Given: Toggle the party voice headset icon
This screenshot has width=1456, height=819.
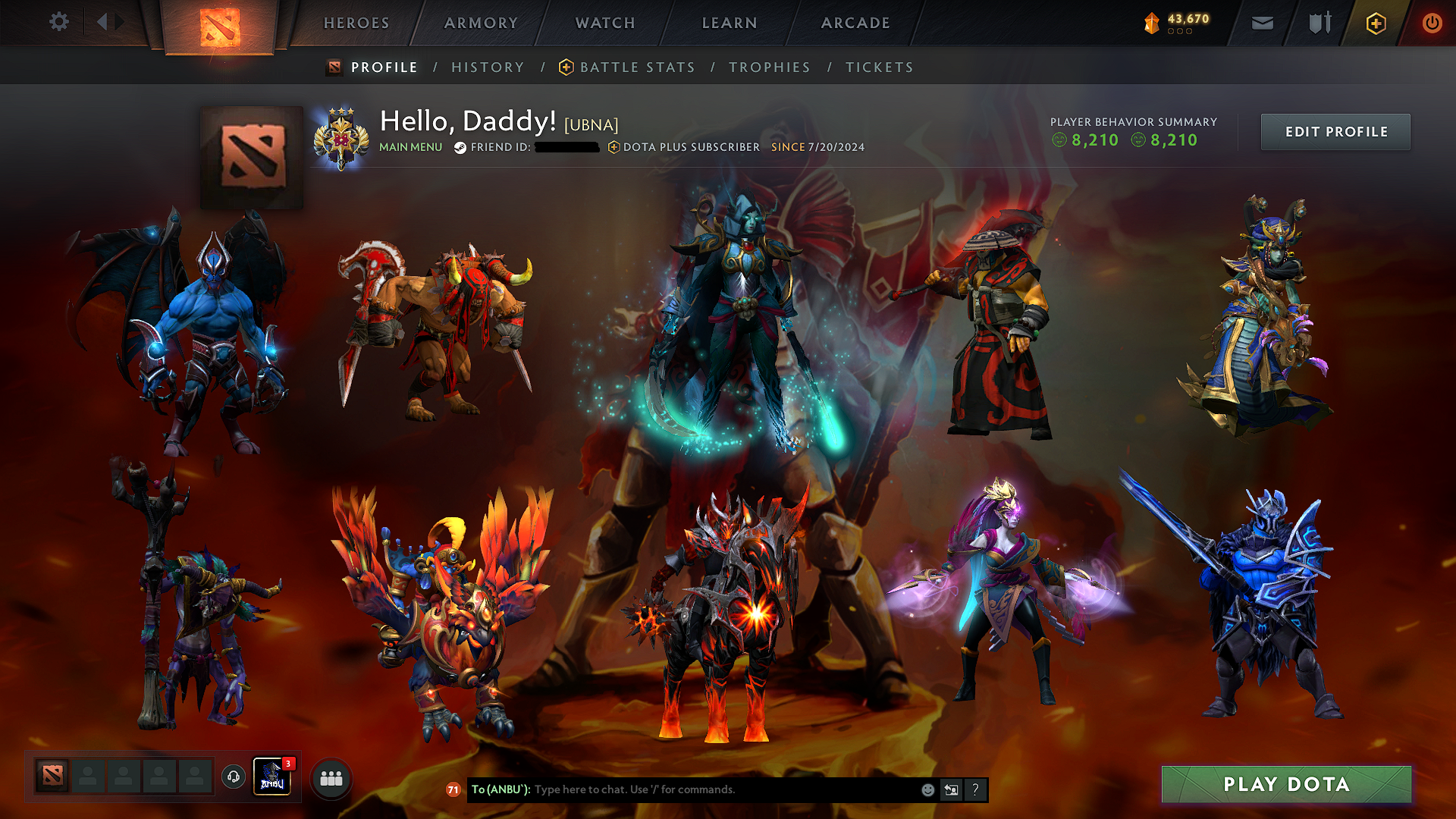Looking at the screenshot, I should click(x=232, y=776).
